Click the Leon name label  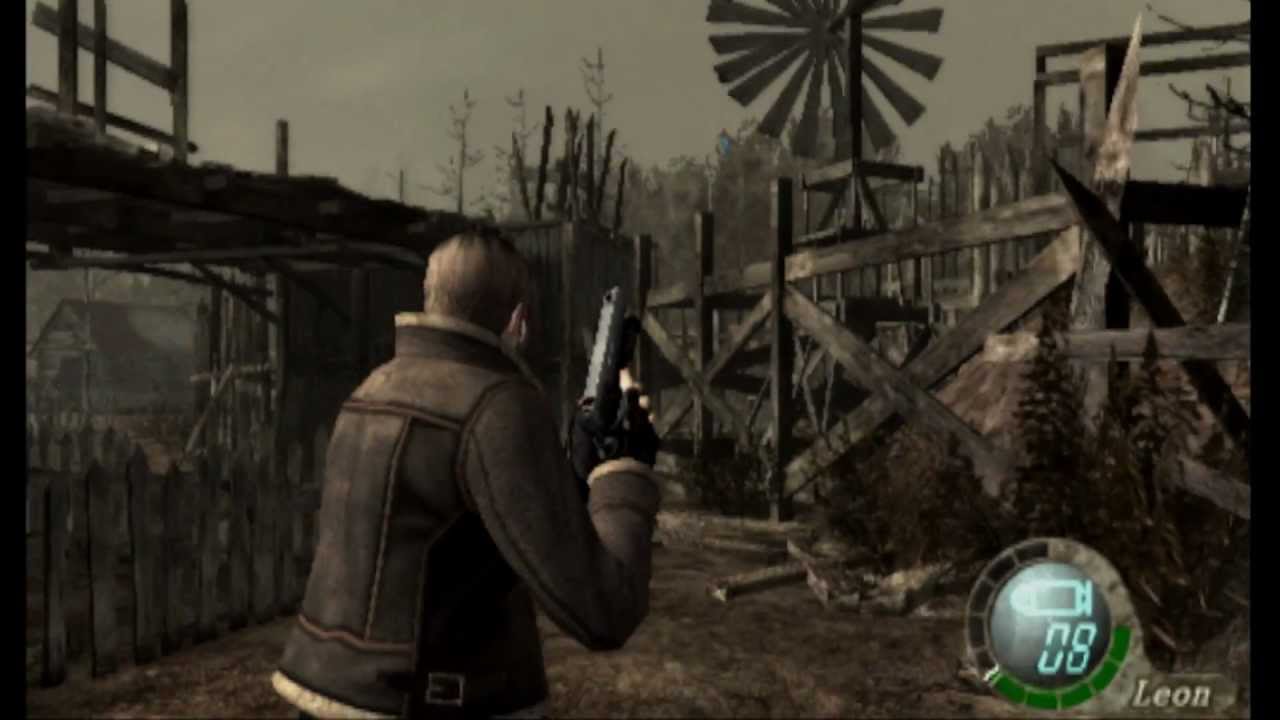coord(1172,692)
